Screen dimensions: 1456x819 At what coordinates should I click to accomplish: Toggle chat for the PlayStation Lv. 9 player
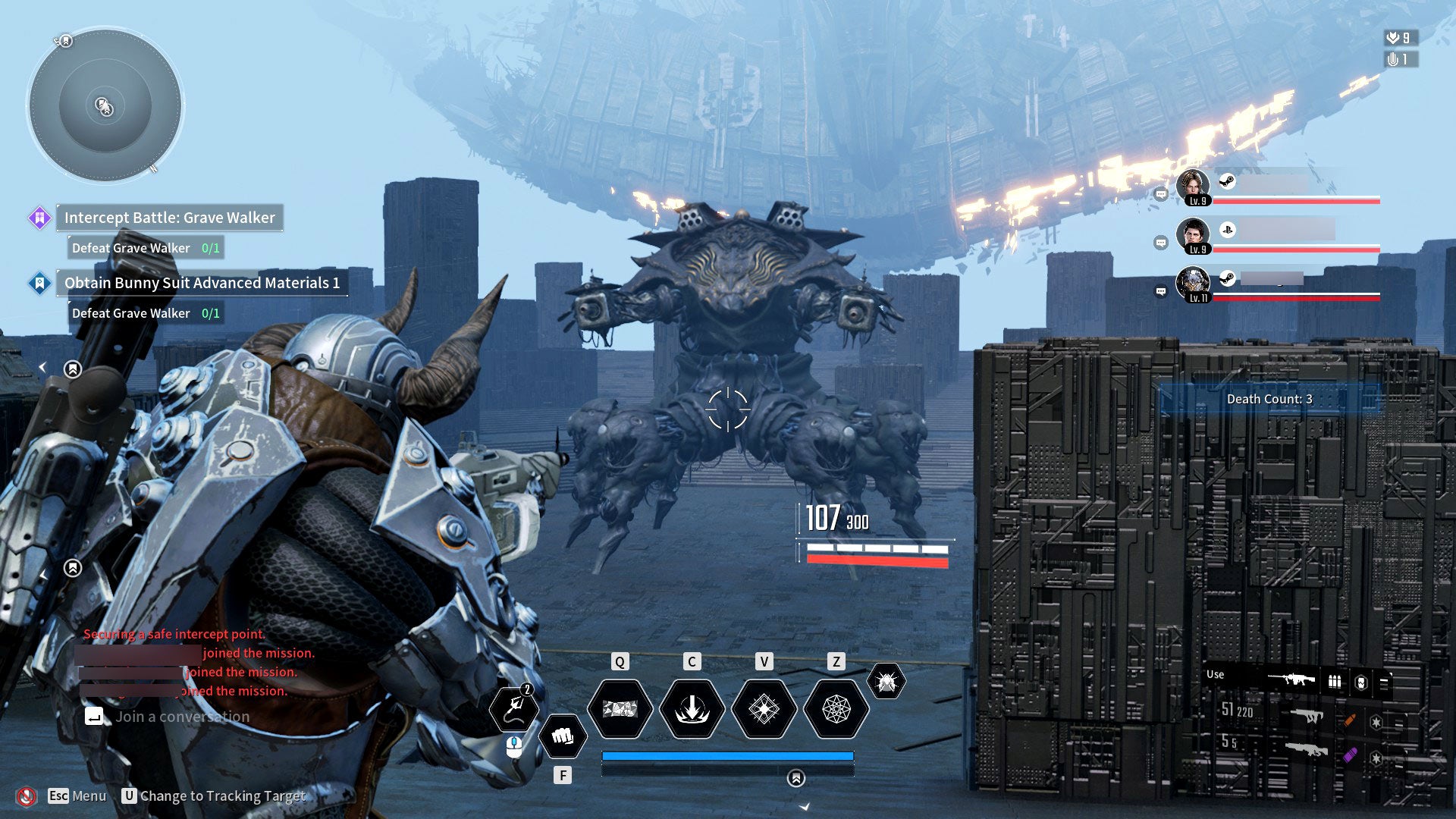[x=1159, y=242]
